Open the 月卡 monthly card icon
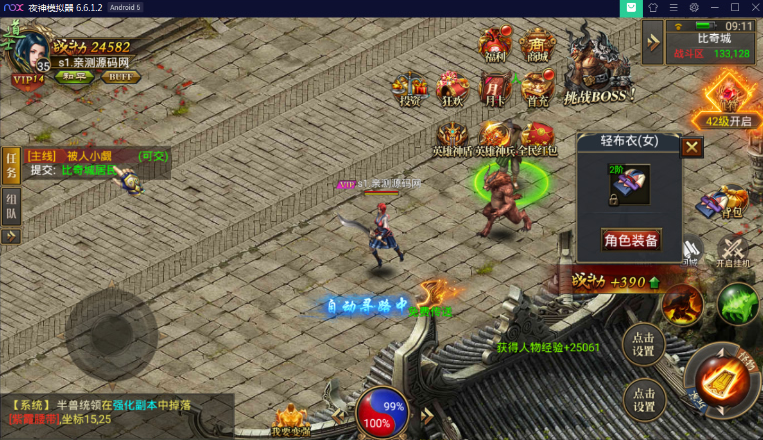763x440 pixels. pos(494,88)
